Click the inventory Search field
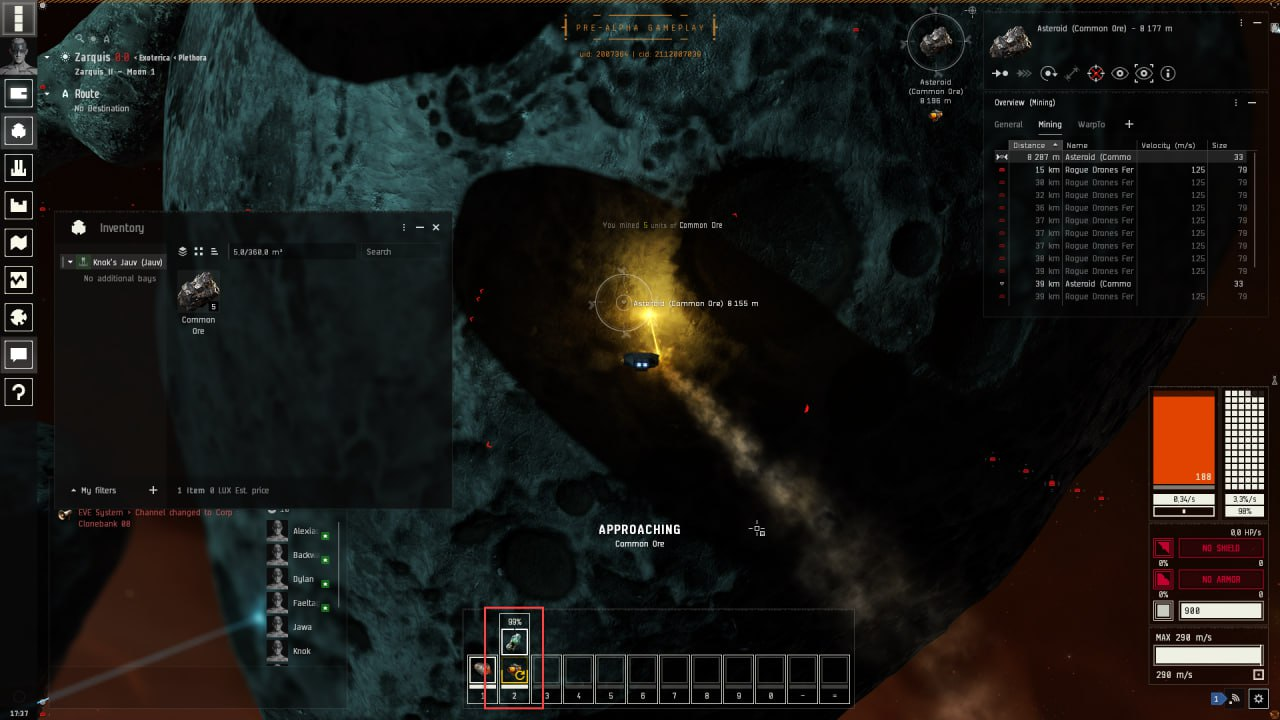The height and width of the screenshot is (720, 1280). click(x=400, y=251)
